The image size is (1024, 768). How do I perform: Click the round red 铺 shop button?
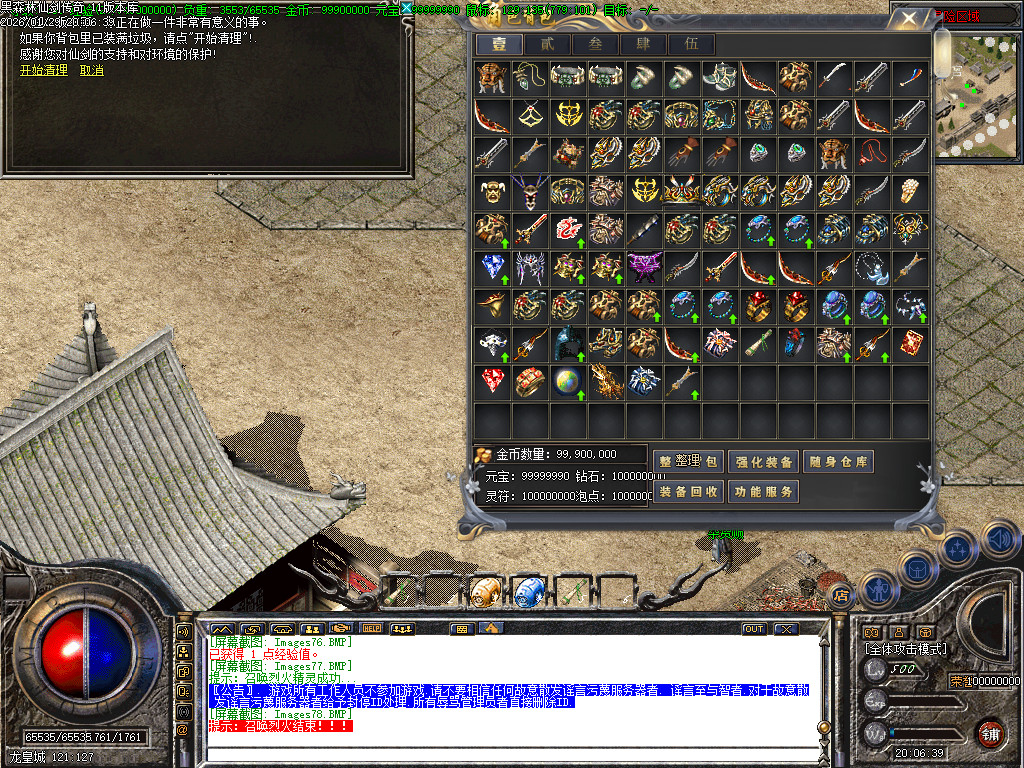[x=990, y=732]
